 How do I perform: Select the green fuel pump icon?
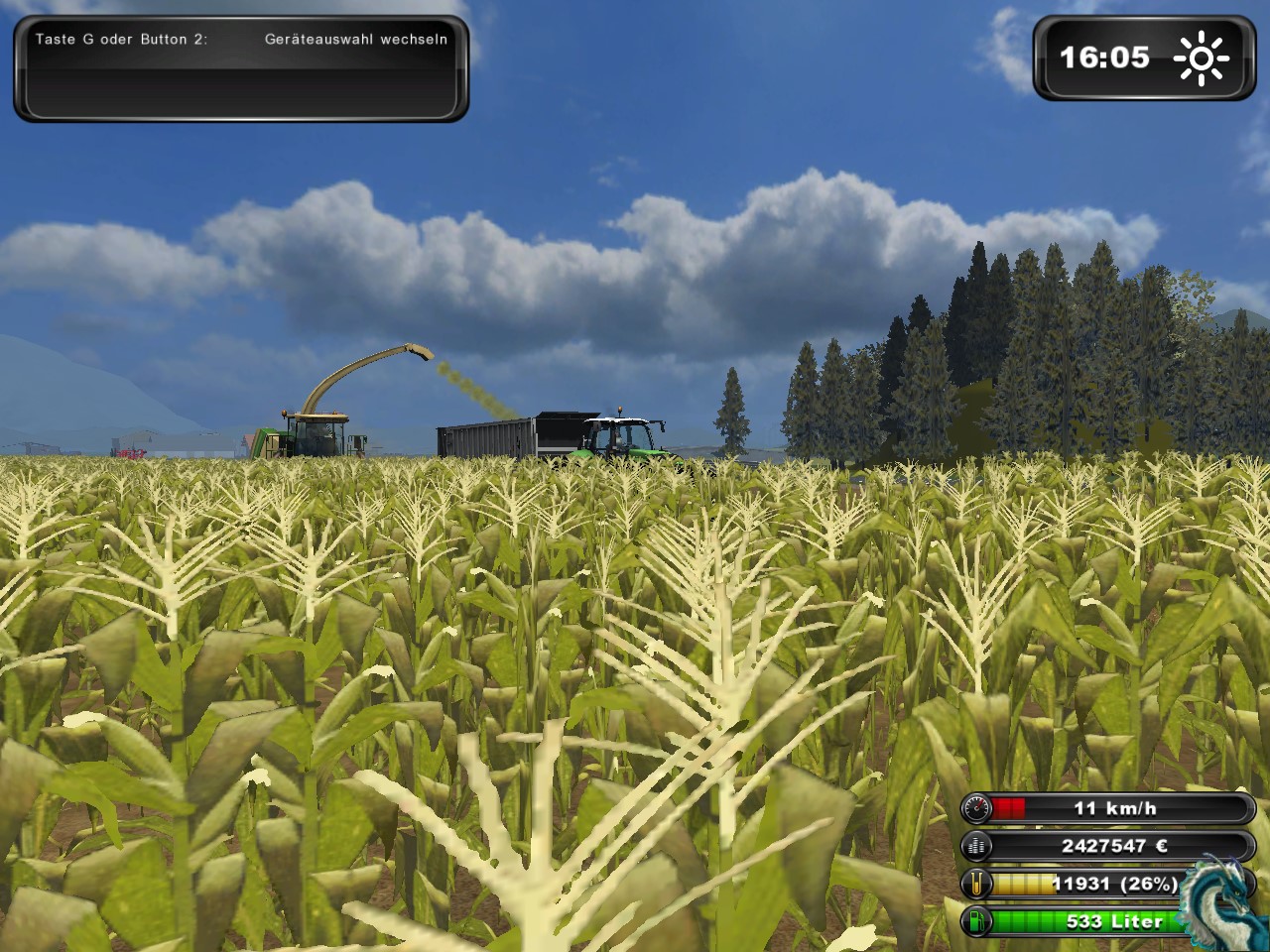pos(976,921)
